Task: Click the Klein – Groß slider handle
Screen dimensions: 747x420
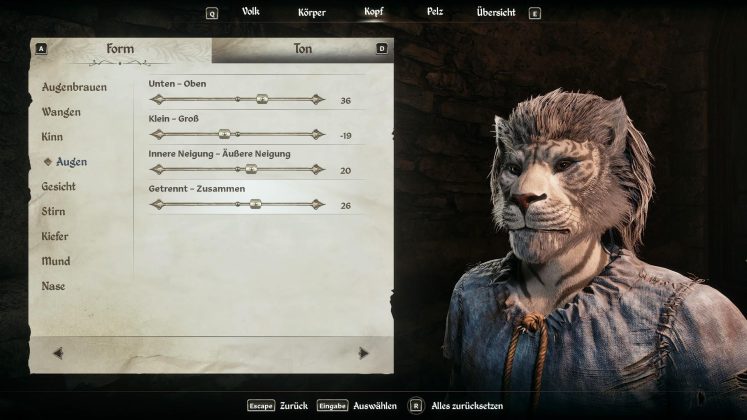Action: [224, 134]
